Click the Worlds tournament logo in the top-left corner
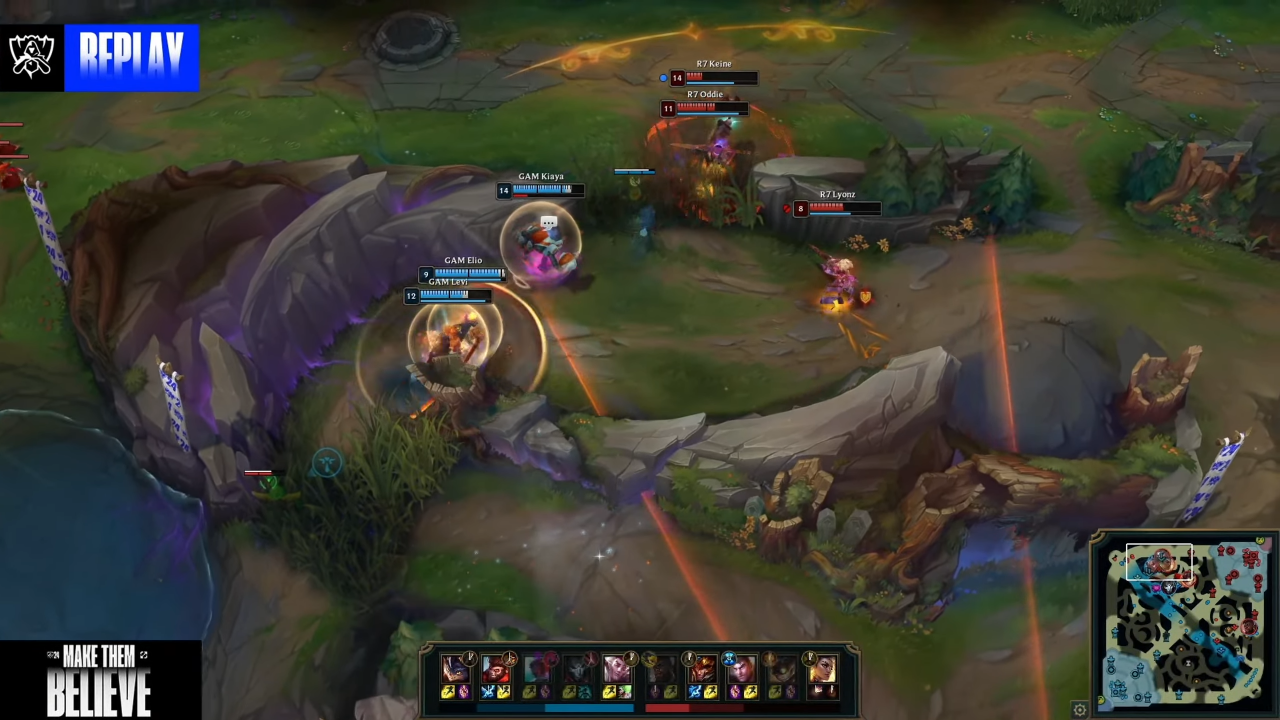Screen dimensions: 1280x720 point(33,57)
